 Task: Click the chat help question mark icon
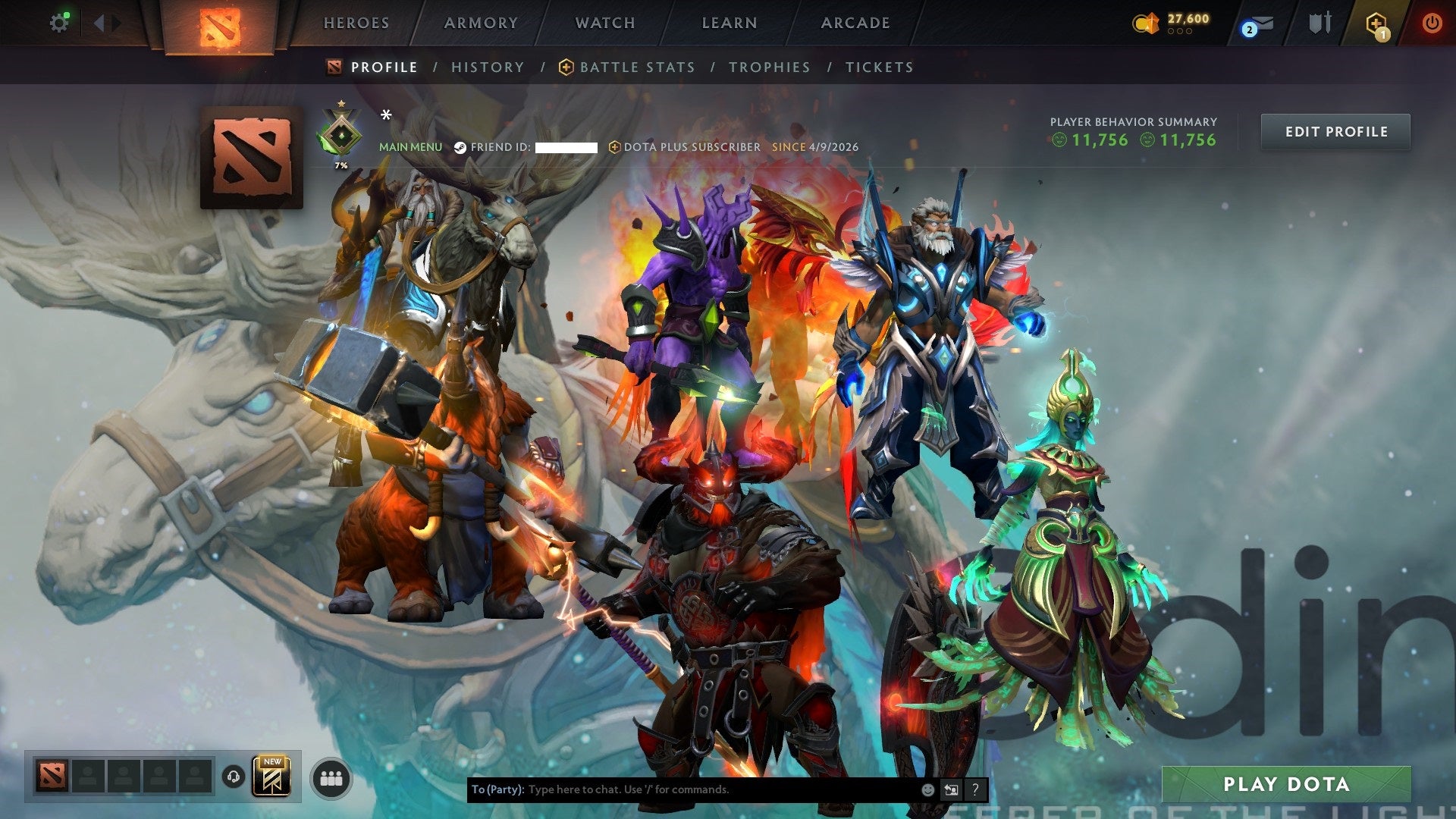tap(975, 789)
